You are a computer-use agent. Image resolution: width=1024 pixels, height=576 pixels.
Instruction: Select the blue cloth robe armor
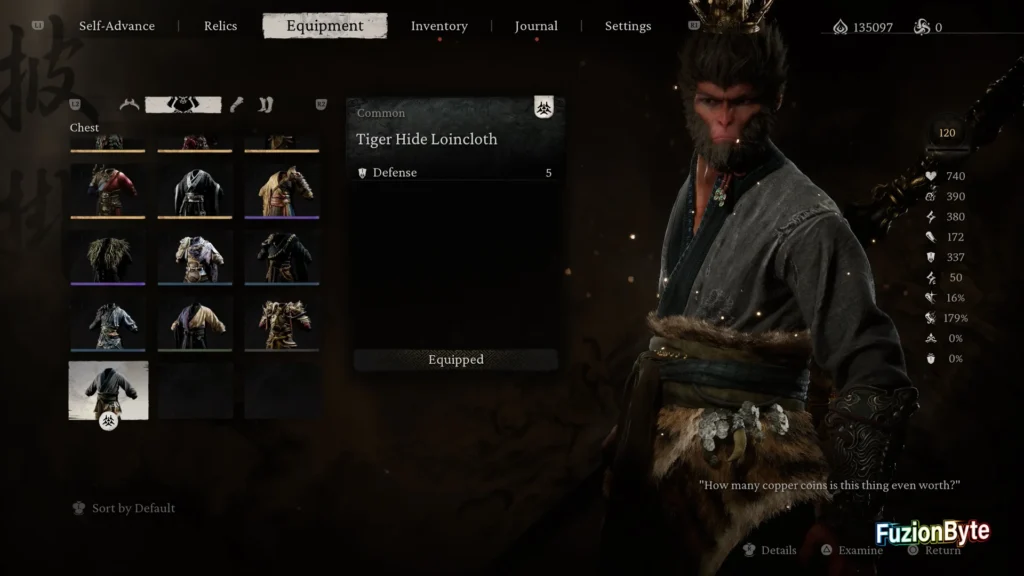pyautogui.click(x=108, y=323)
